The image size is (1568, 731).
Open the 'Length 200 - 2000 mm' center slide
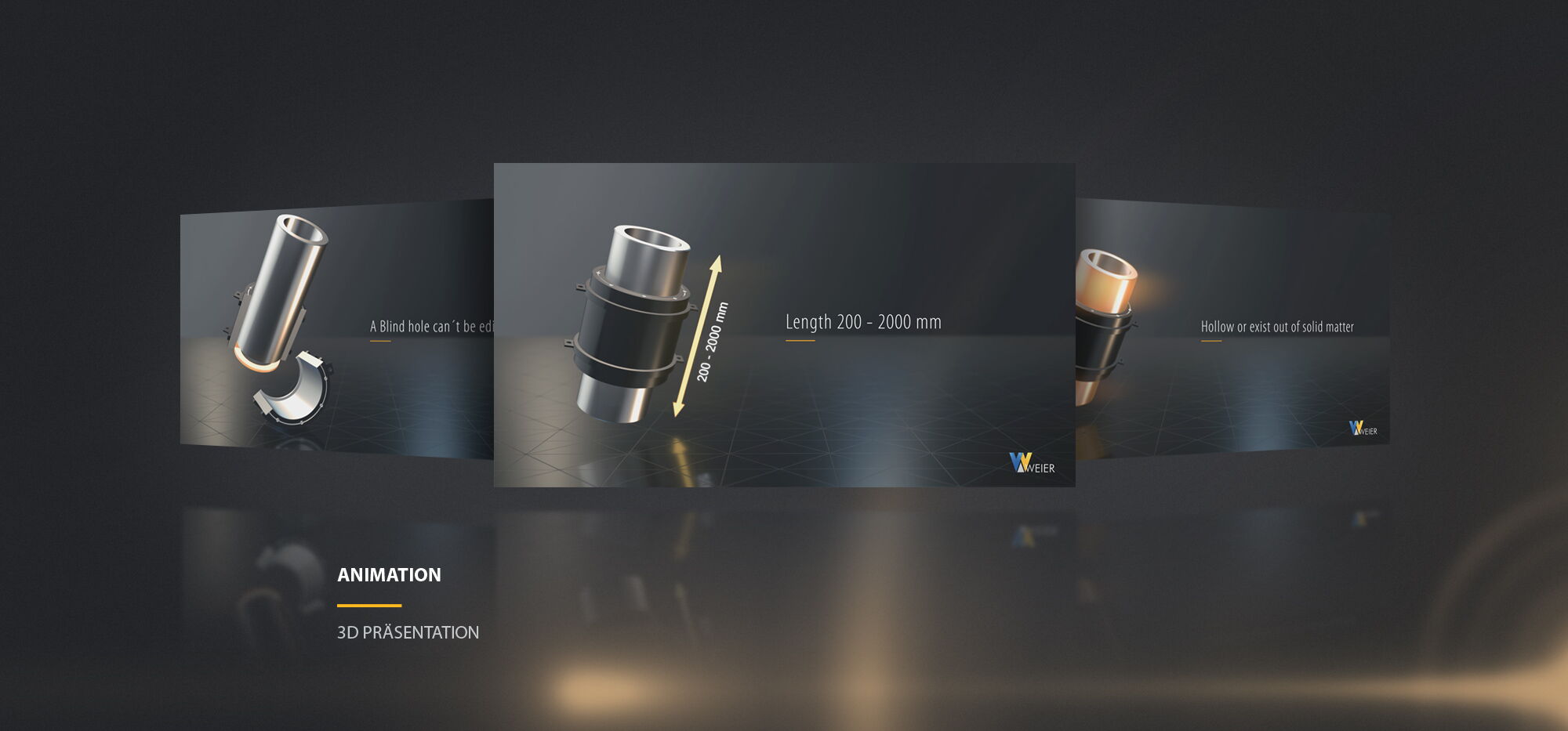[784, 324]
